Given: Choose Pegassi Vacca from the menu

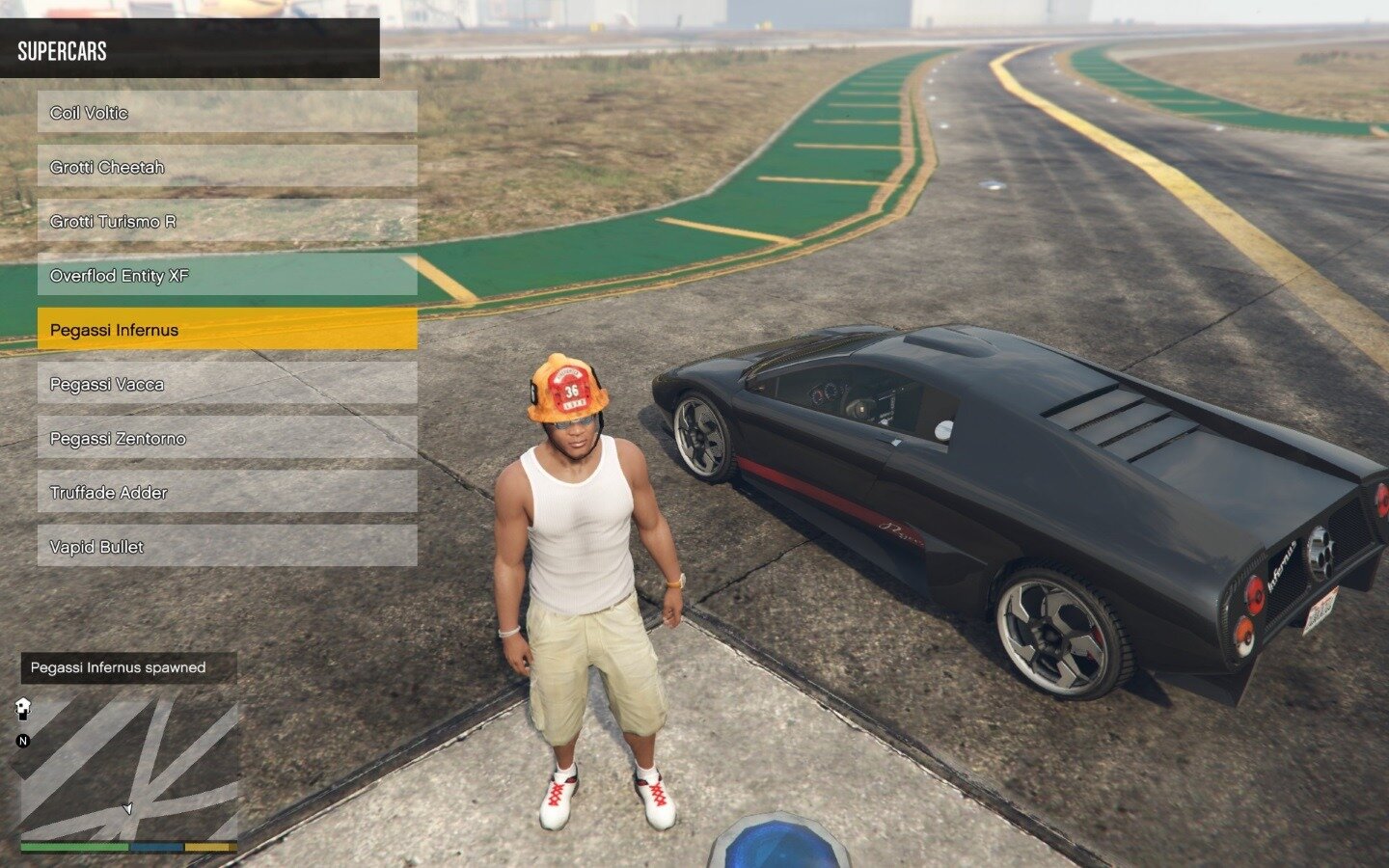Looking at the screenshot, I should (x=227, y=383).
